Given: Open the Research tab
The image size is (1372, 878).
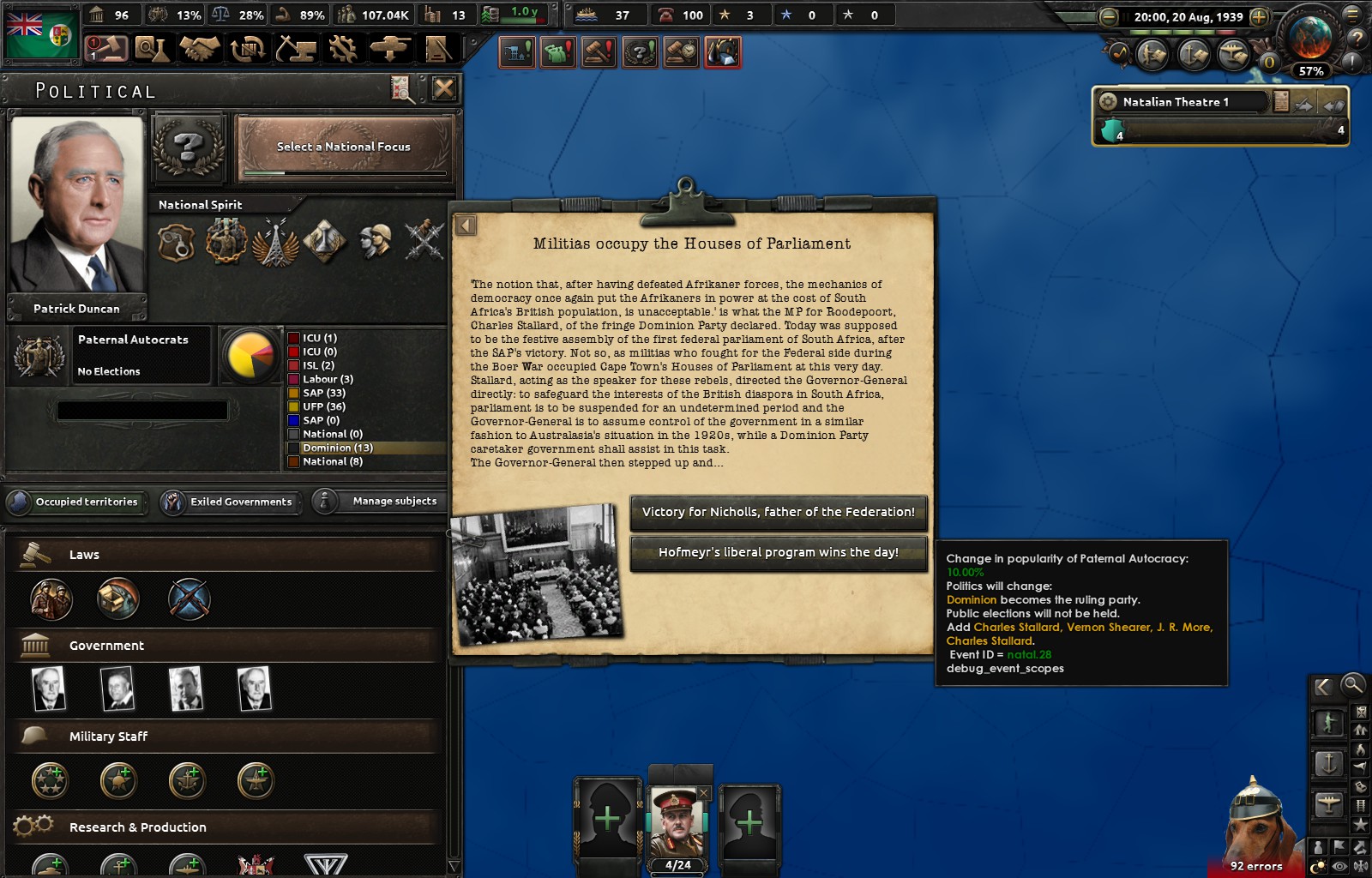Looking at the screenshot, I should pos(153,49).
